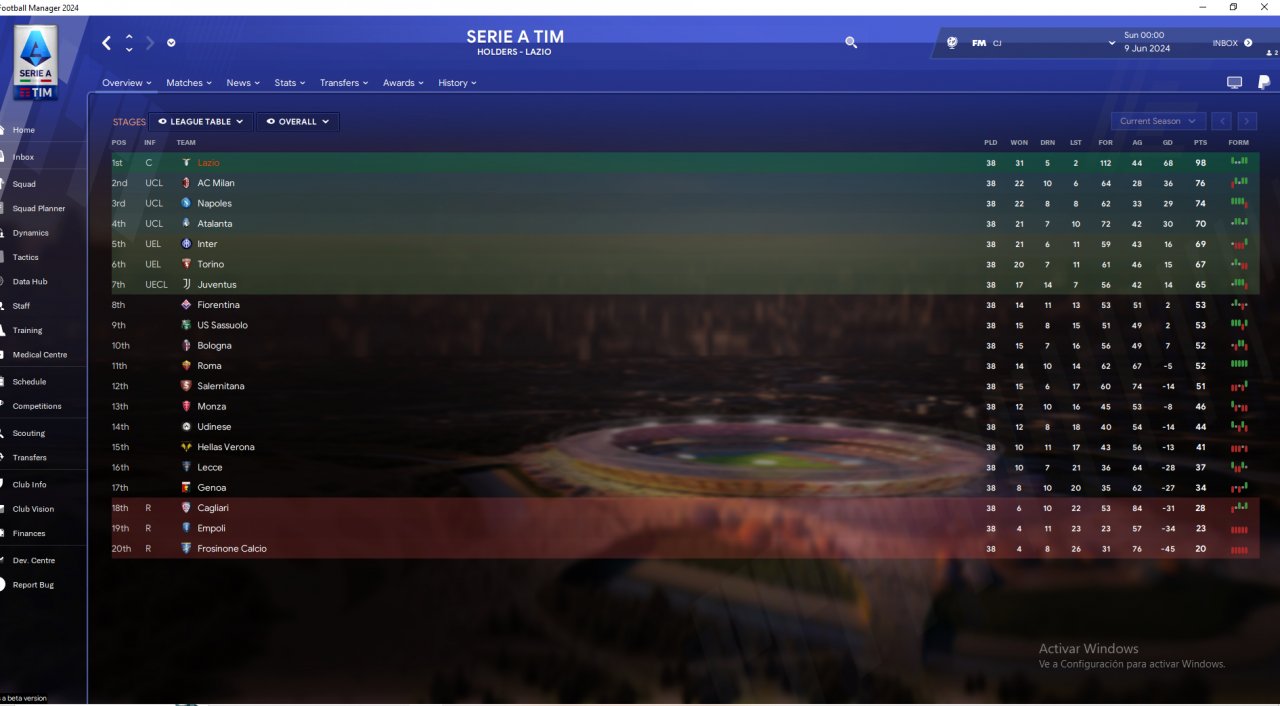Open the League Table dropdown
Viewport: 1280px width, 706px height.
[x=200, y=122]
